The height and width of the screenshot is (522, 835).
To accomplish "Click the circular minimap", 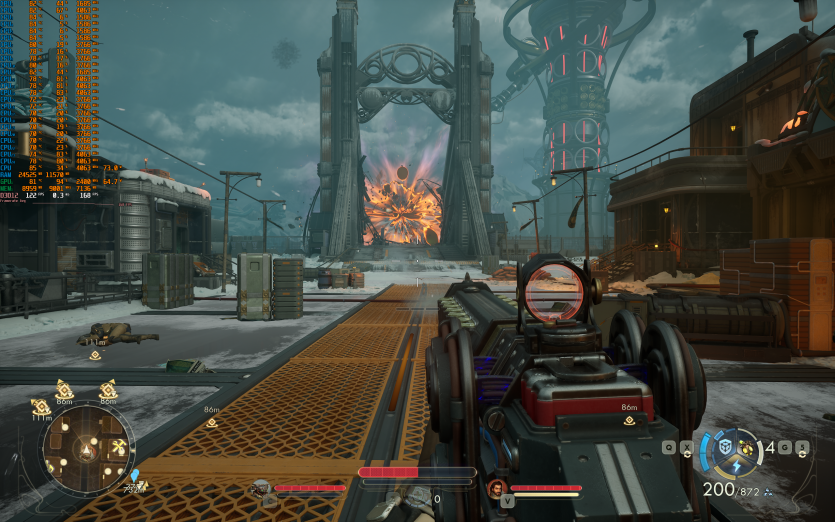I will [x=87, y=448].
